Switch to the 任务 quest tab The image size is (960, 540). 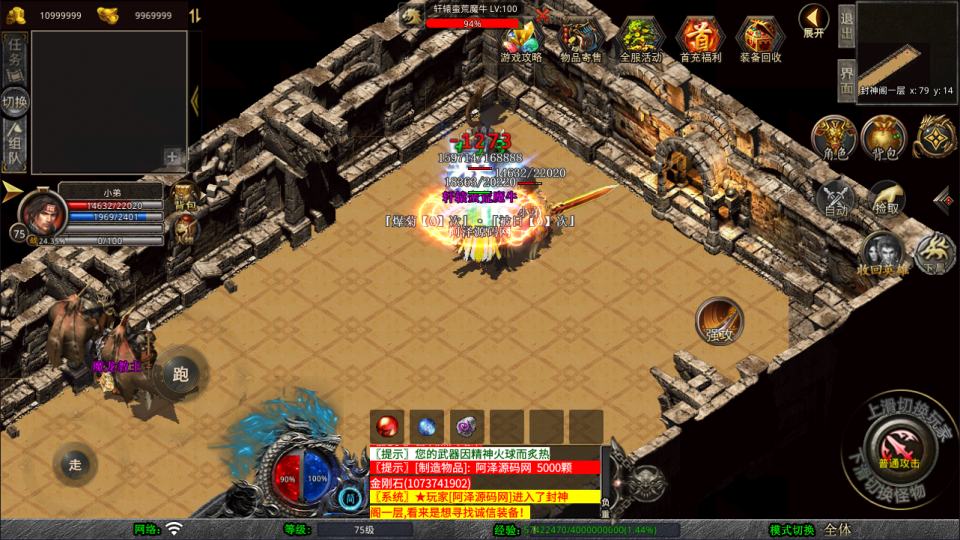pyautogui.click(x=15, y=56)
